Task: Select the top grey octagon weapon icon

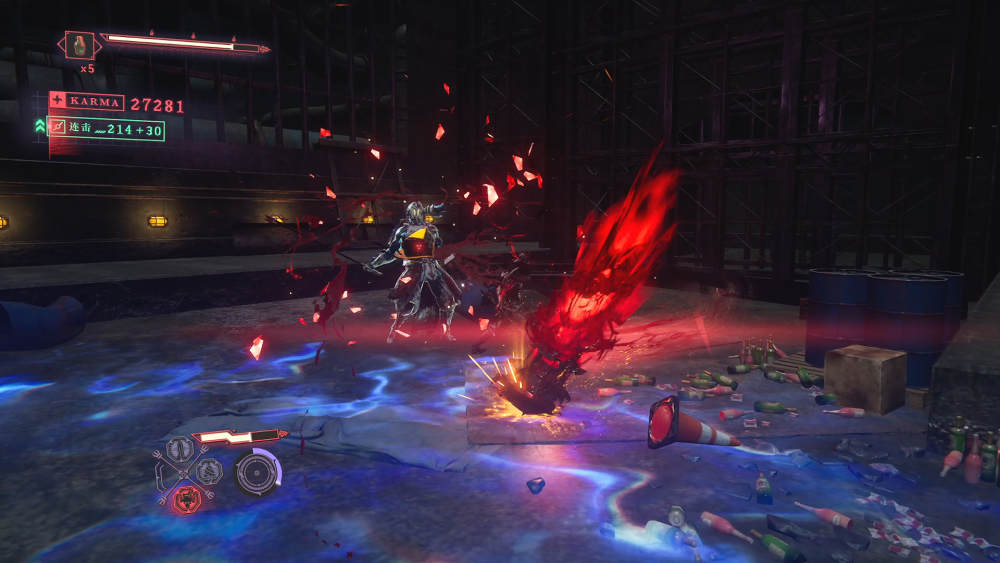Action: click(x=180, y=449)
